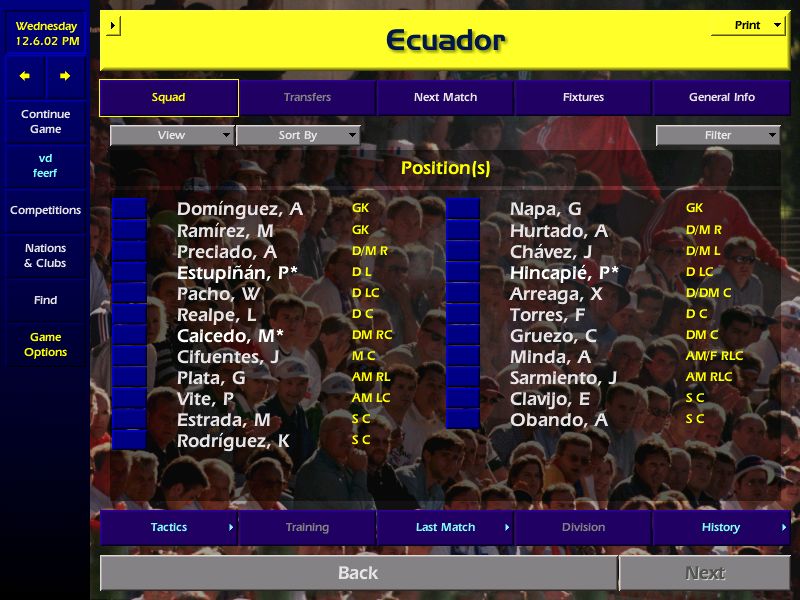Select player Caicedo, M from squad
The width and height of the screenshot is (800, 600).
[230, 335]
